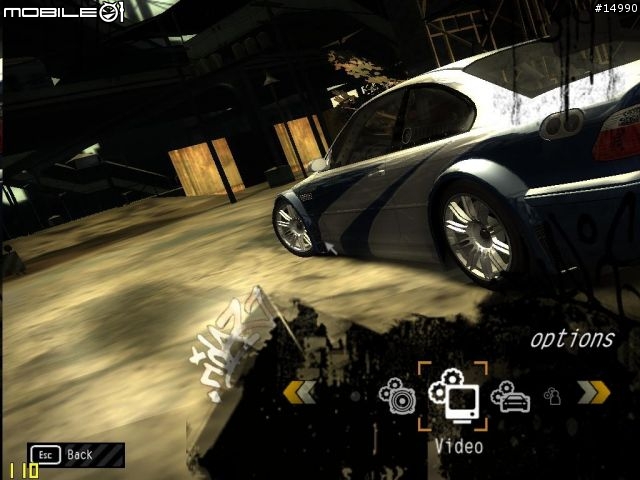Choose the car gameplay options icon

point(510,396)
